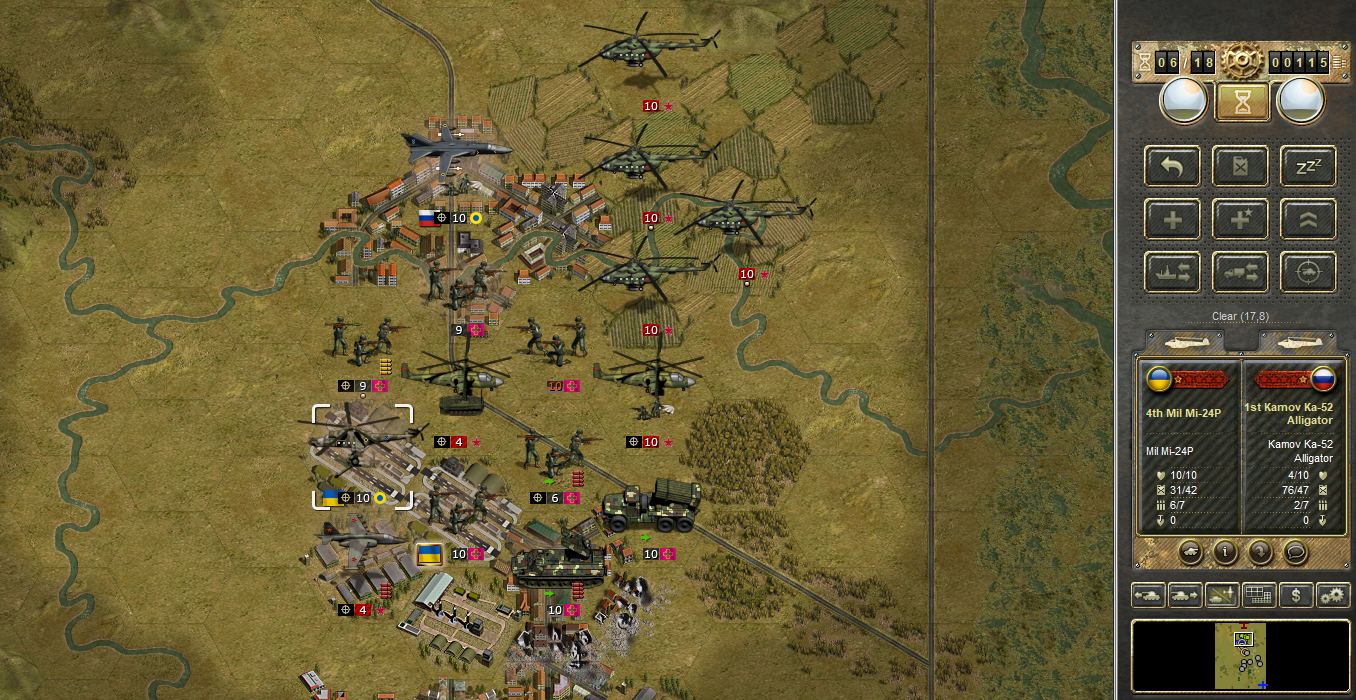Click the round tank button below unit stats
The height and width of the screenshot is (700, 1356).
(1190, 551)
